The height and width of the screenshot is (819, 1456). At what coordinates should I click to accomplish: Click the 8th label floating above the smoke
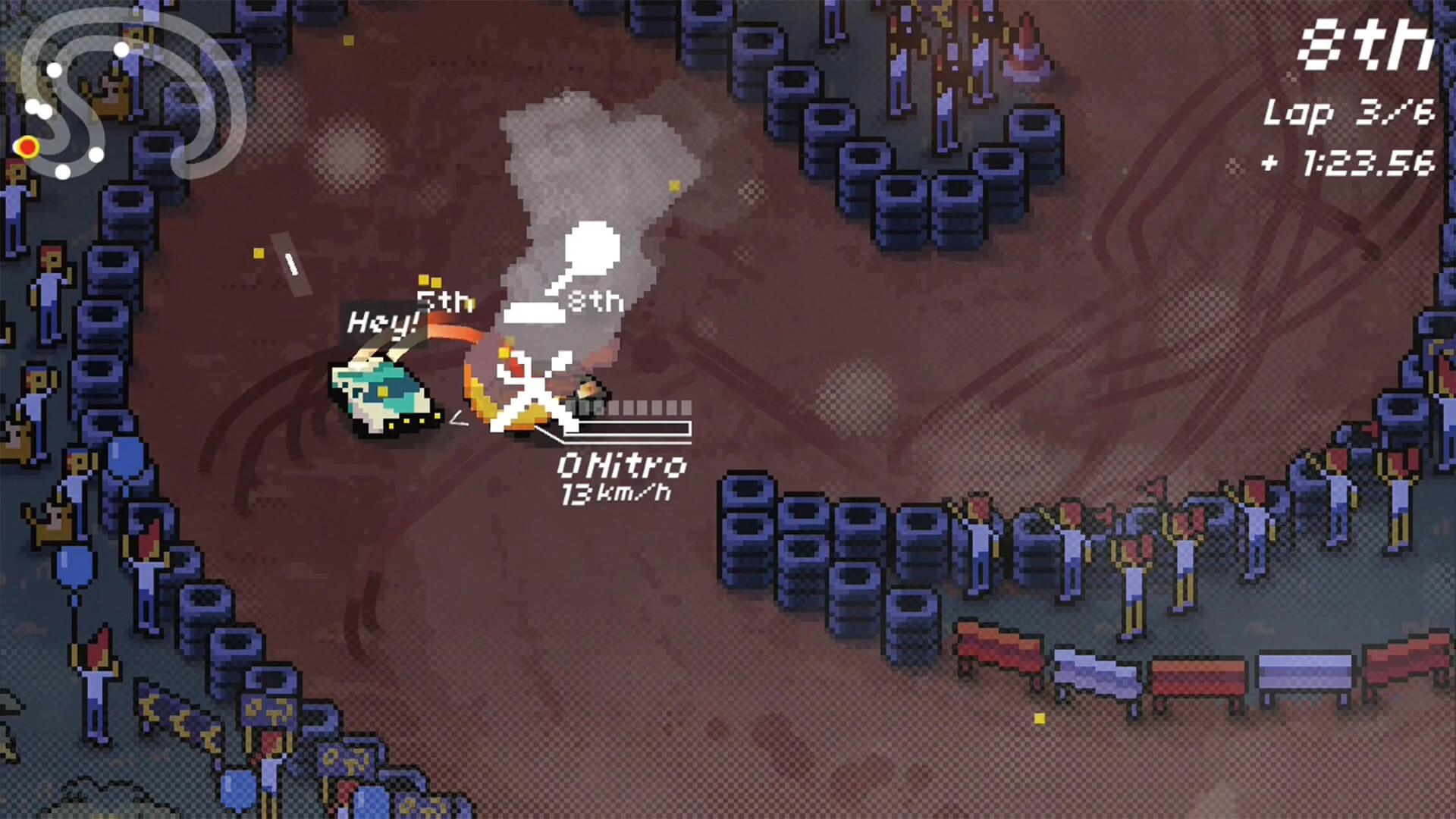(594, 298)
